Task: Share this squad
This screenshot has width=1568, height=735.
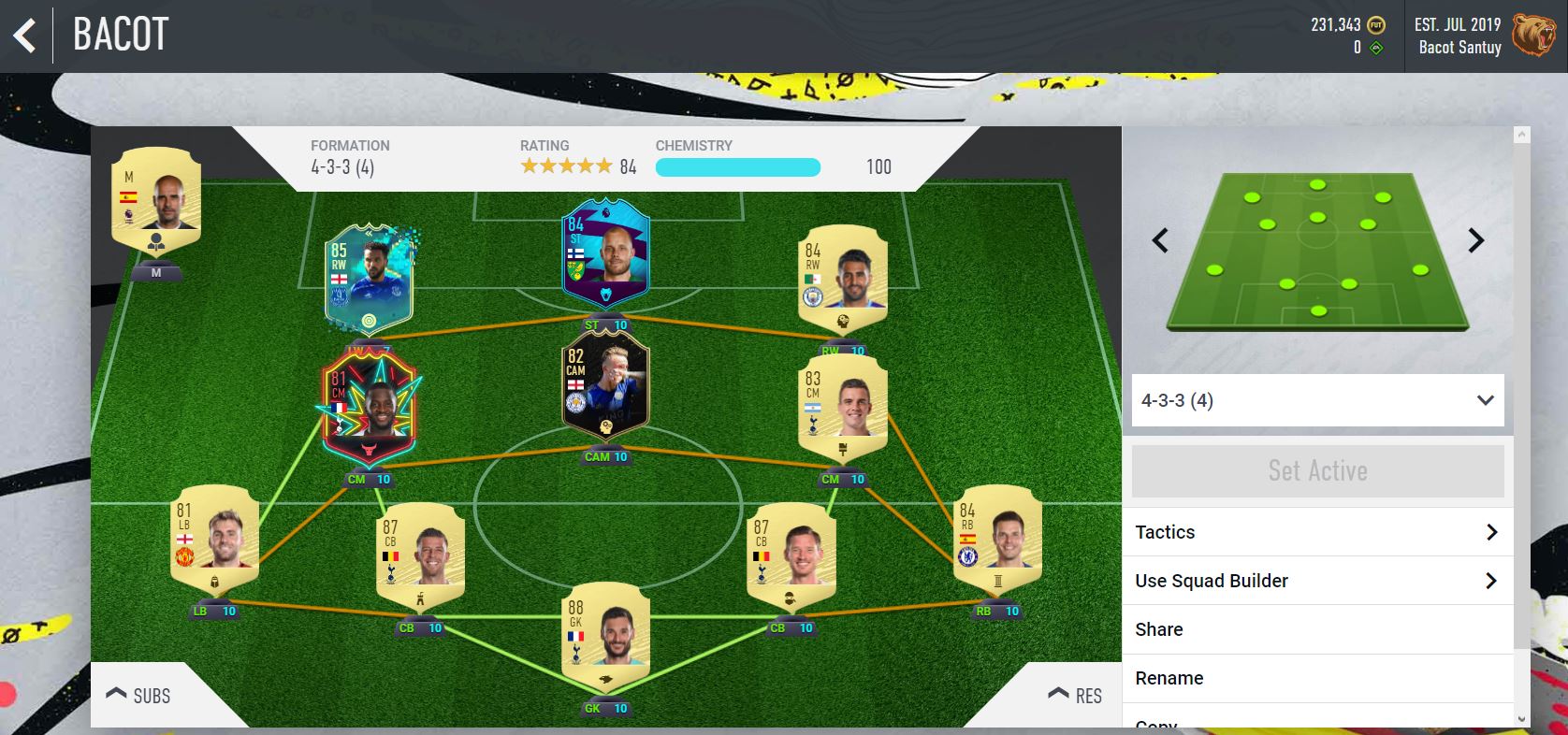Action: coord(1316,629)
